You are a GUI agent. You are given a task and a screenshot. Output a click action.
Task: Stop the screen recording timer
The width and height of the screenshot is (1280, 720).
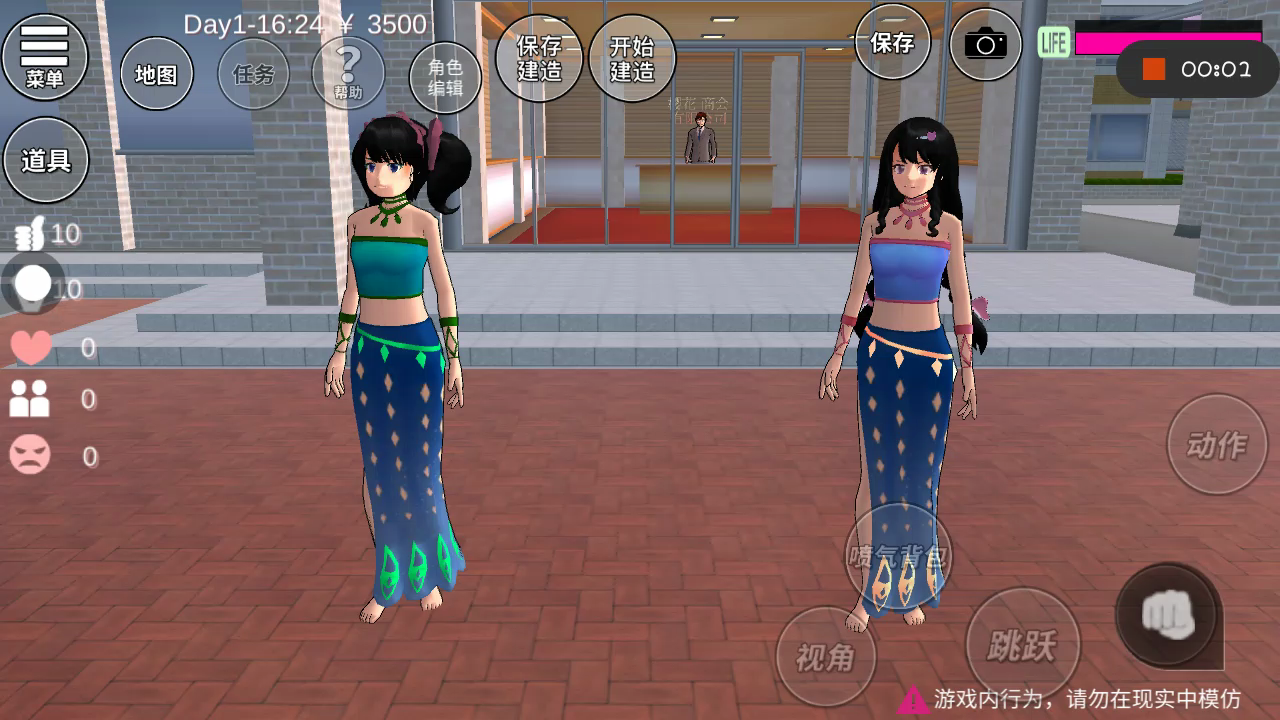[1155, 69]
